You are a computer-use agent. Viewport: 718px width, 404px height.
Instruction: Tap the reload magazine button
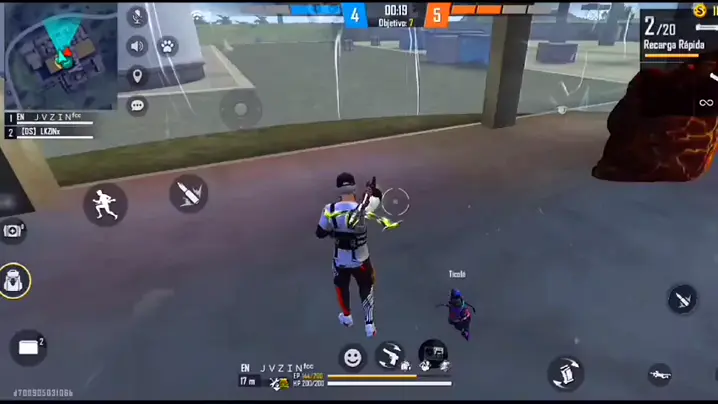click(x=565, y=373)
